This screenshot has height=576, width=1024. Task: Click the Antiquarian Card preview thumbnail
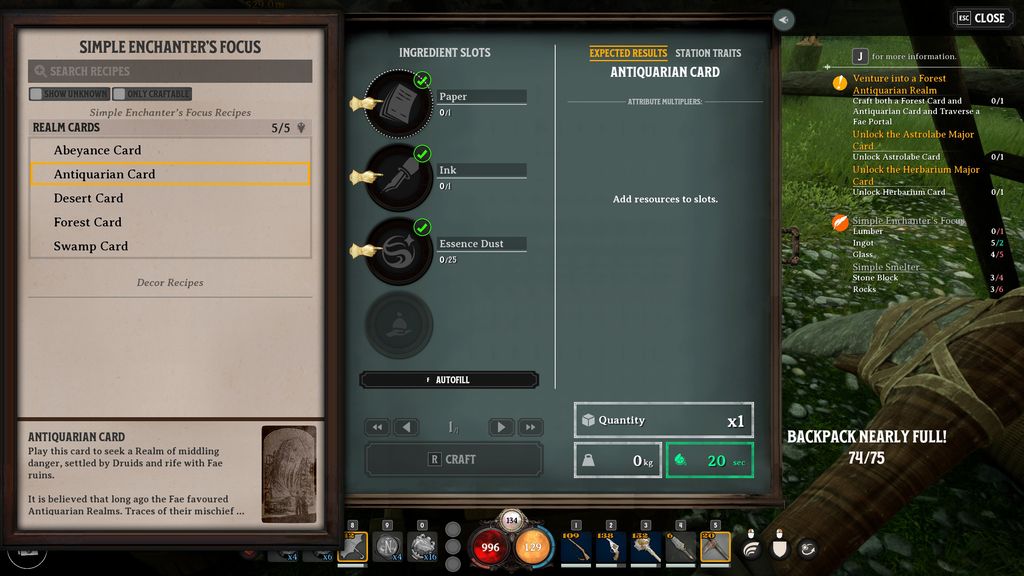pos(288,474)
